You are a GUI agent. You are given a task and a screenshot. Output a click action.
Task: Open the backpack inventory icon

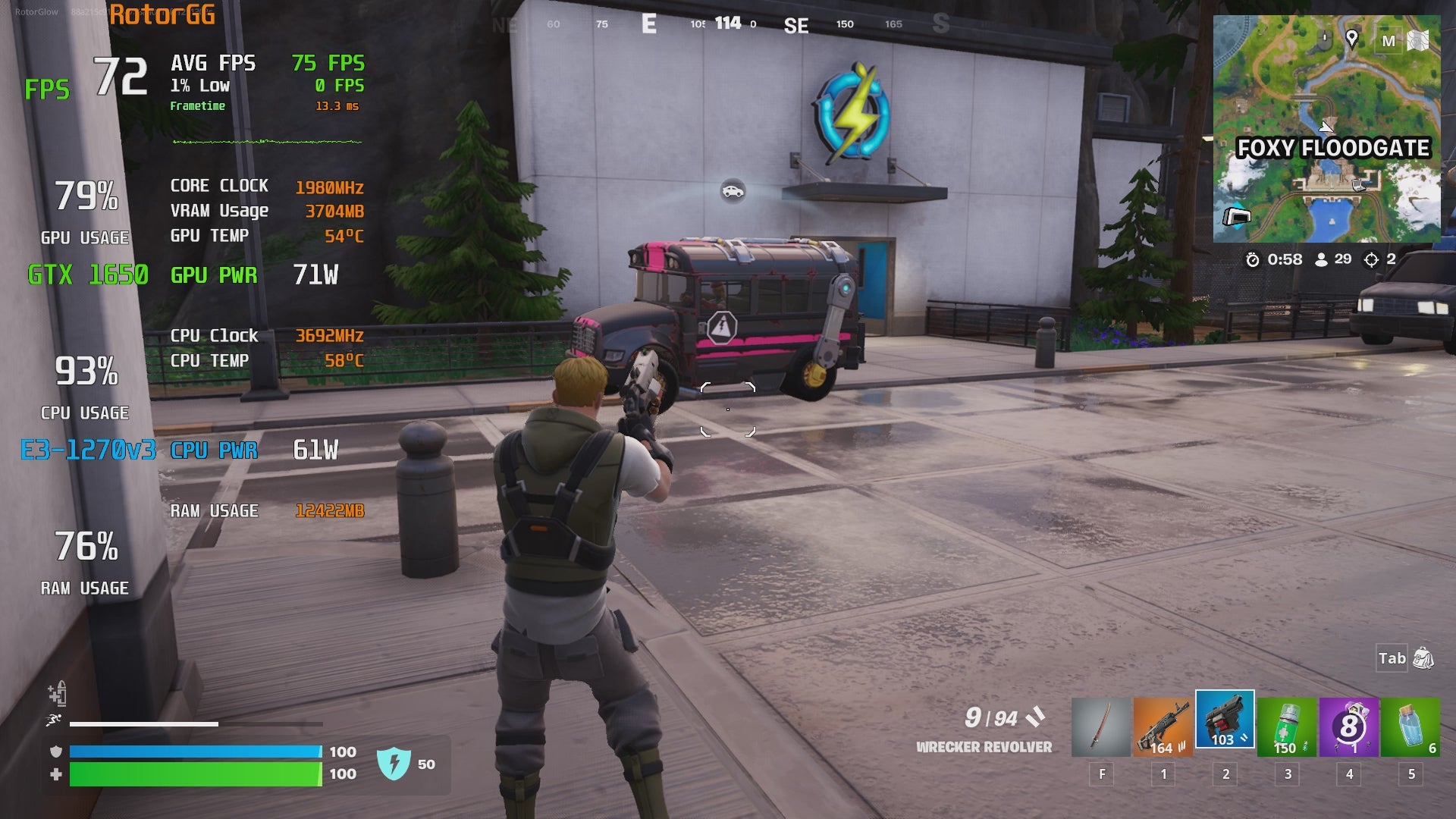[x=1423, y=658]
